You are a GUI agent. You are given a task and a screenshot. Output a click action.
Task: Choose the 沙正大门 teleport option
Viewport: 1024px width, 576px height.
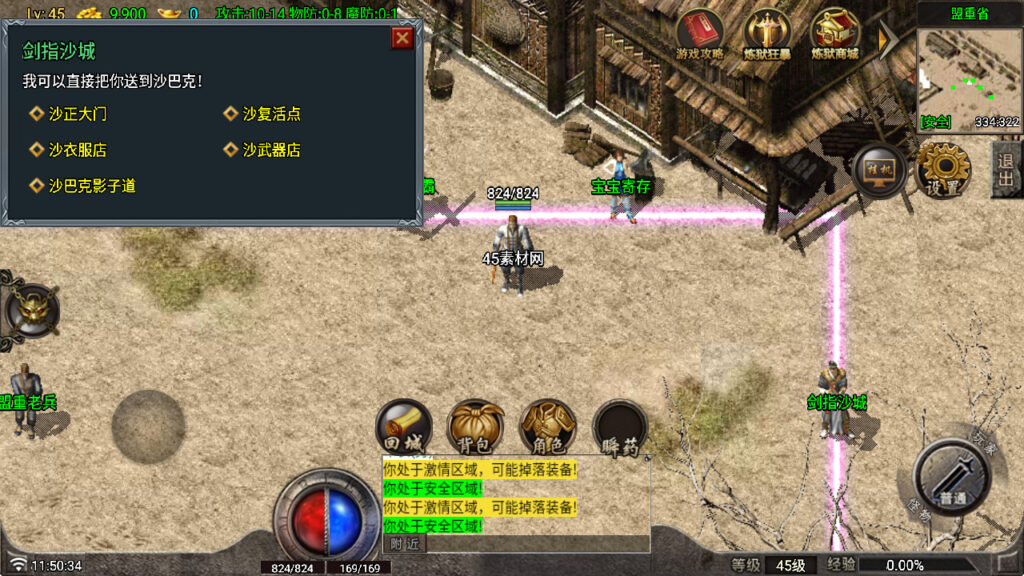77,114
